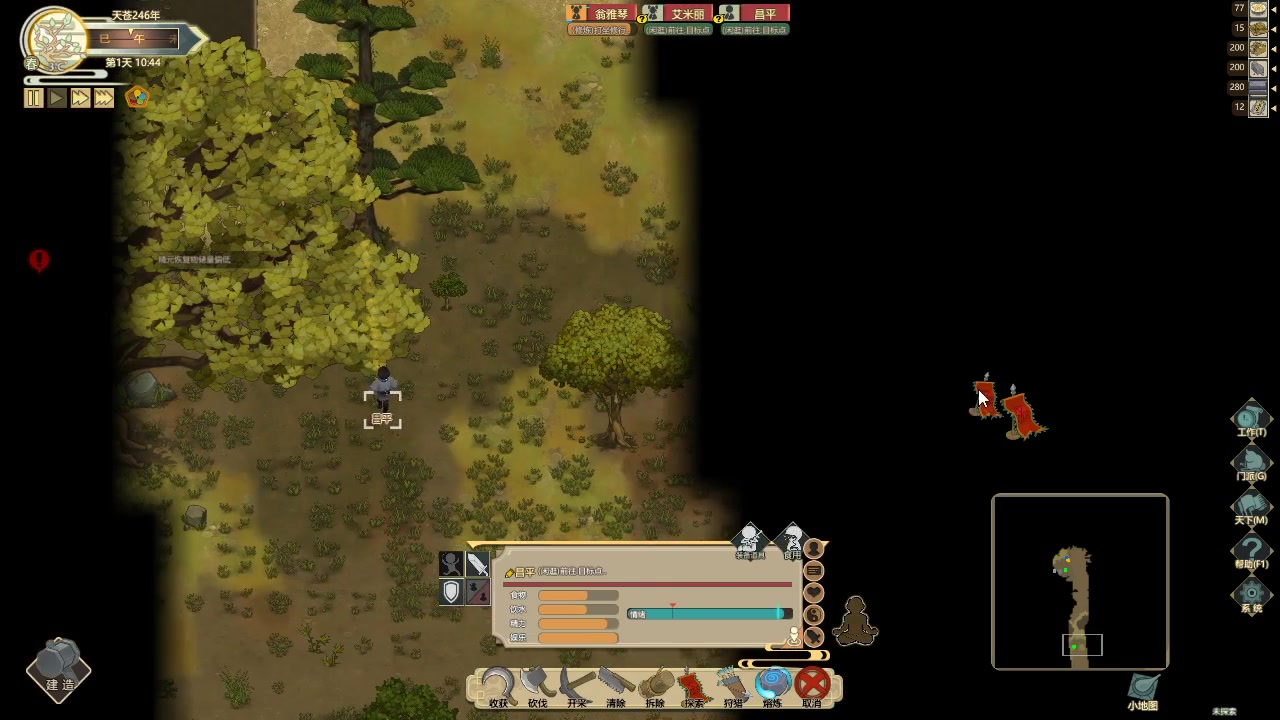Image resolution: width=1280 pixels, height=720 pixels.
Task: Pick the 拆除 dismantle tool
Action: (655, 686)
